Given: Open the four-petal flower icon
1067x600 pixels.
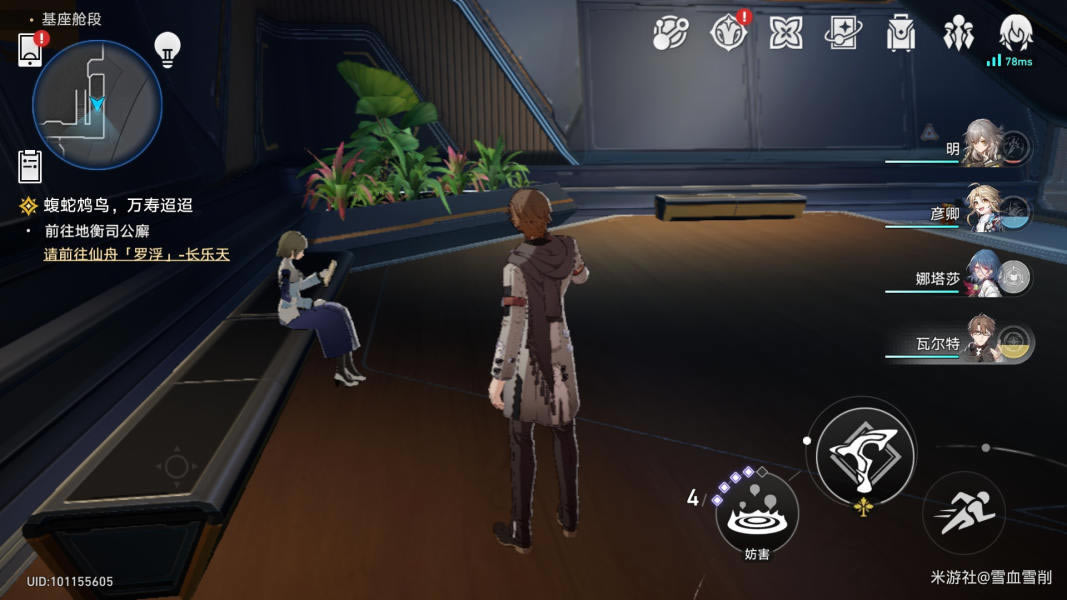Looking at the screenshot, I should coord(786,33).
